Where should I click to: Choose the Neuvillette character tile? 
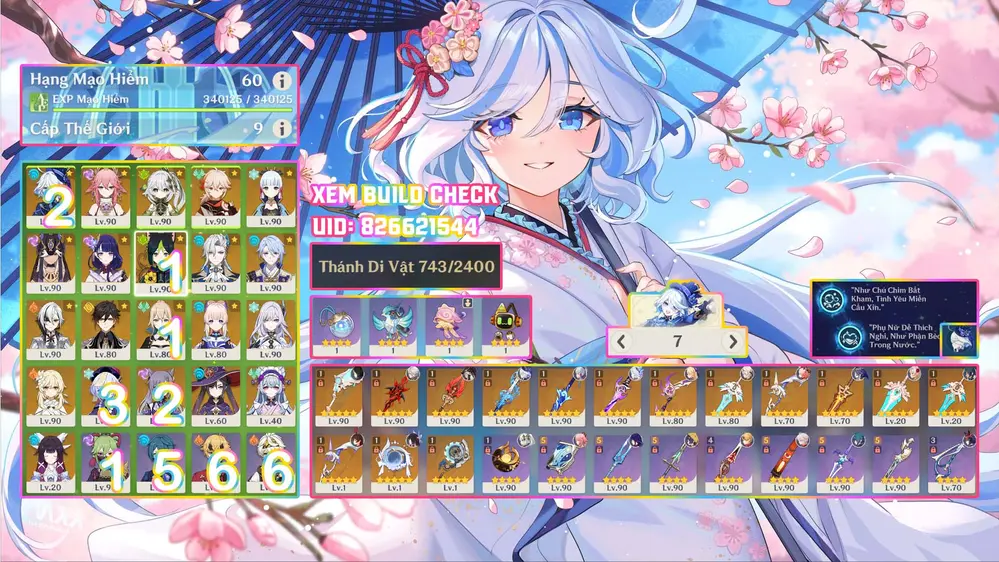pos(215,259)
